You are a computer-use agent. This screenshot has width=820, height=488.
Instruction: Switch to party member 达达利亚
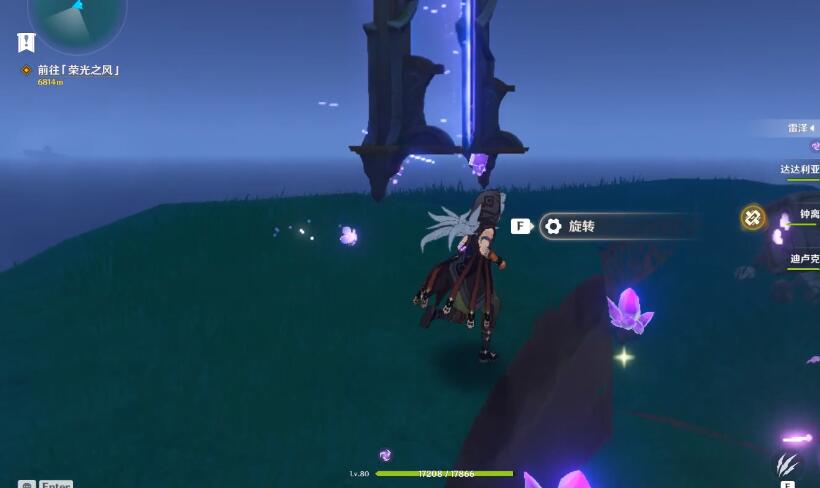(800, 170)
